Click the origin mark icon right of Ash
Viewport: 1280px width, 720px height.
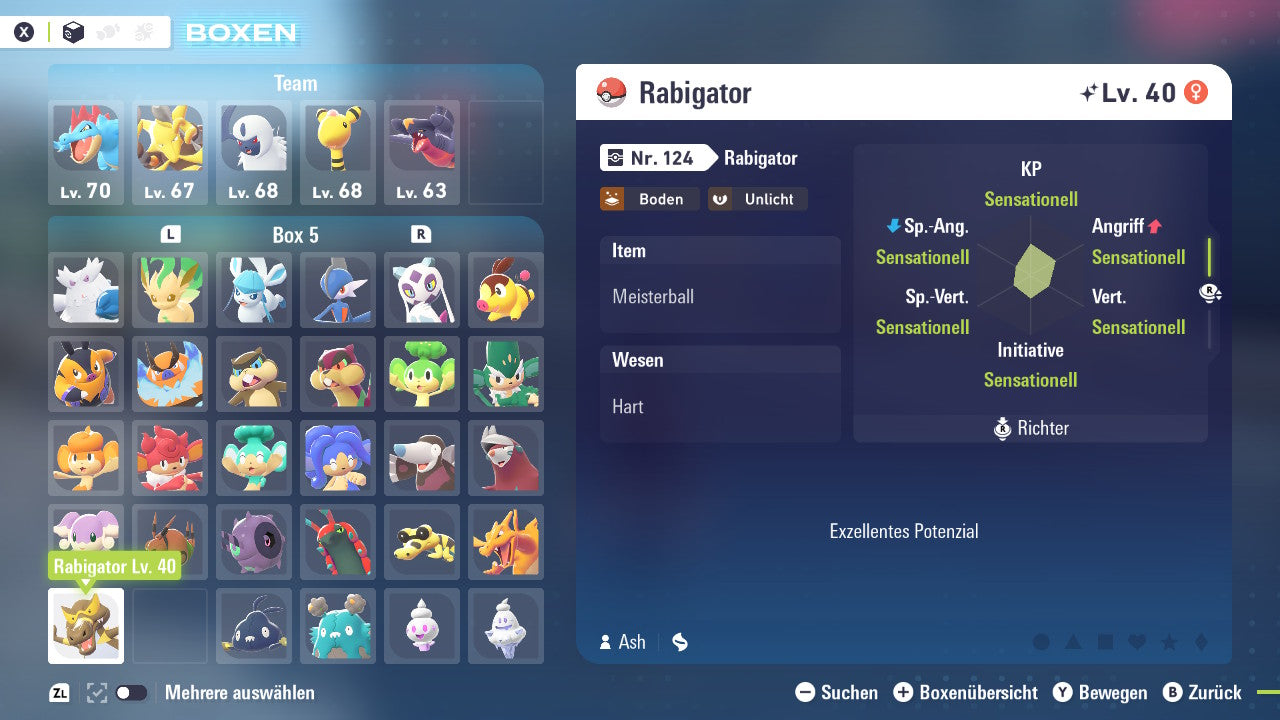[x=679, y=642]
